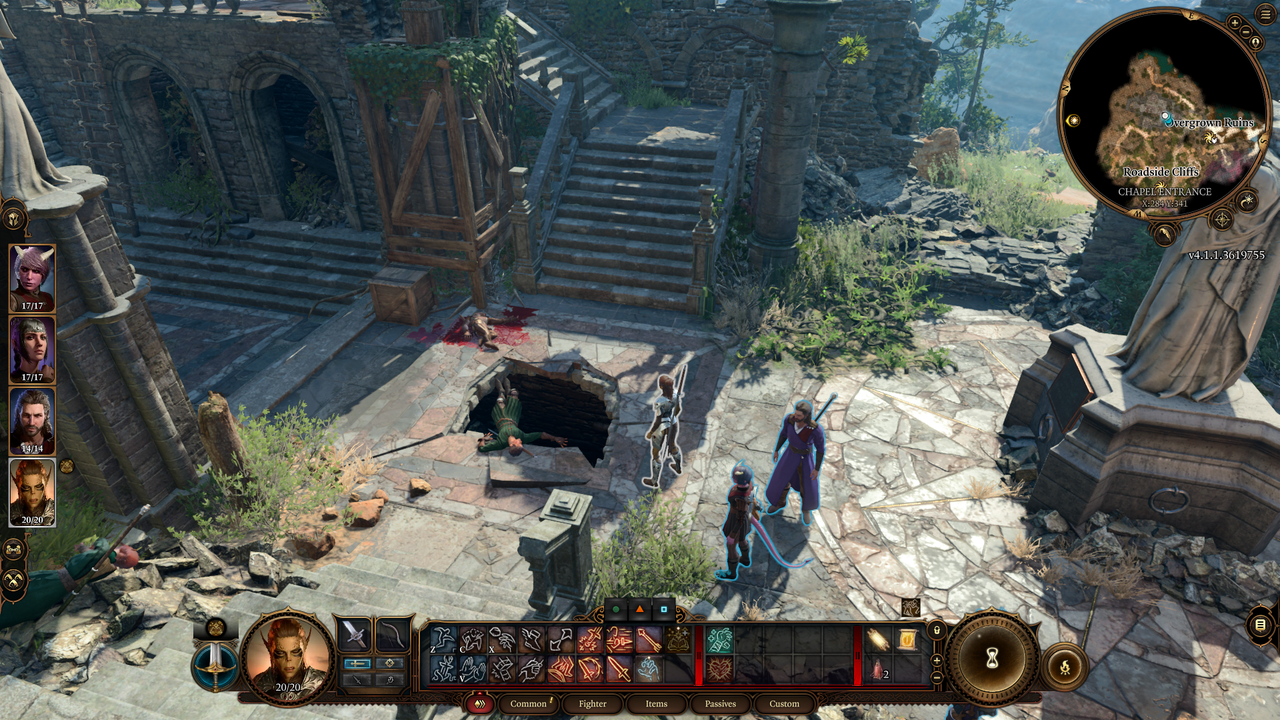Click the flame button beside the hourglass
The width and height of the screenshot is (1280, 720).
pyautogui.click(x=1064, y=667)
